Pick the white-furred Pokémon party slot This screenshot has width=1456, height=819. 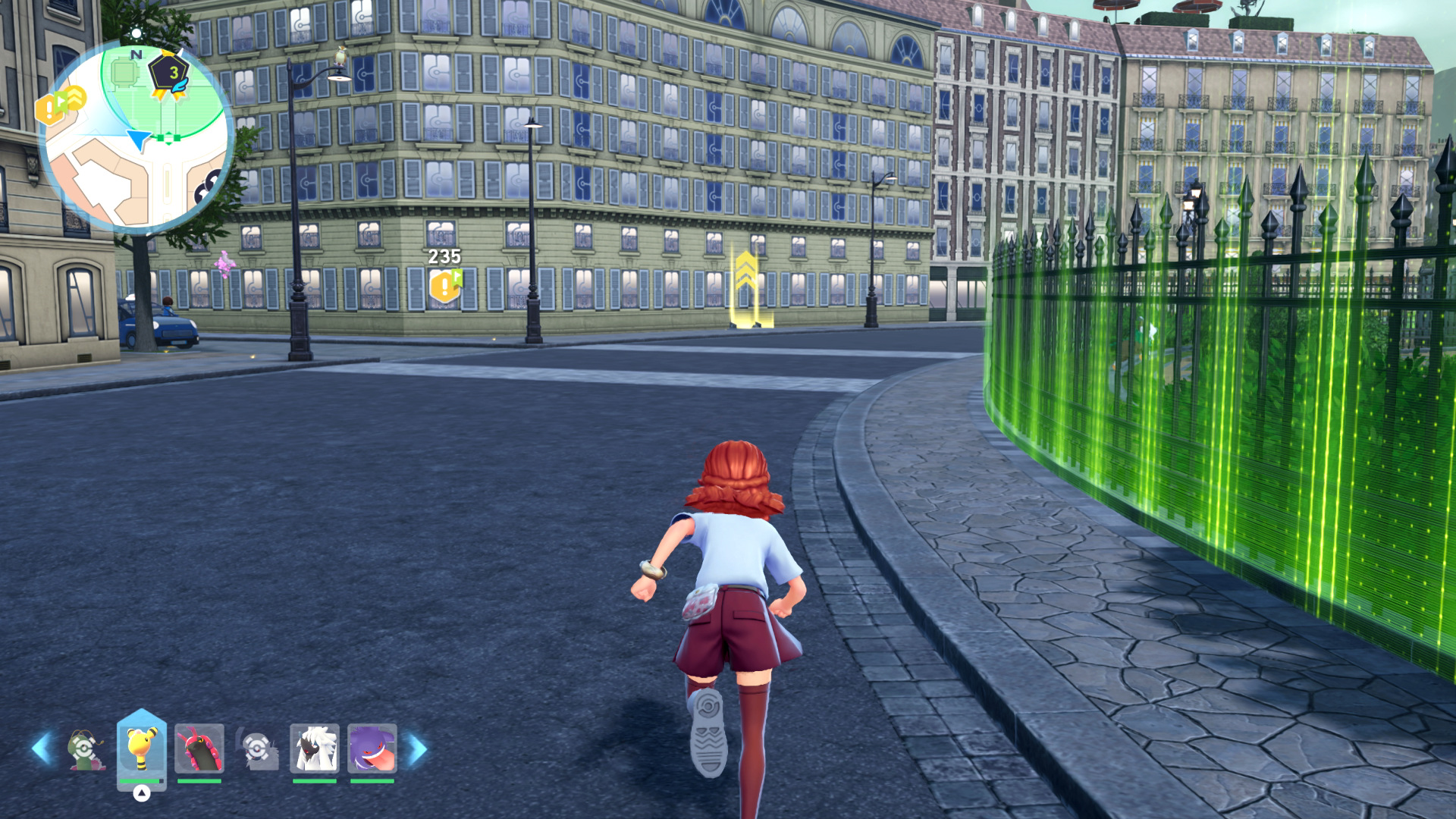coord(314,748)
